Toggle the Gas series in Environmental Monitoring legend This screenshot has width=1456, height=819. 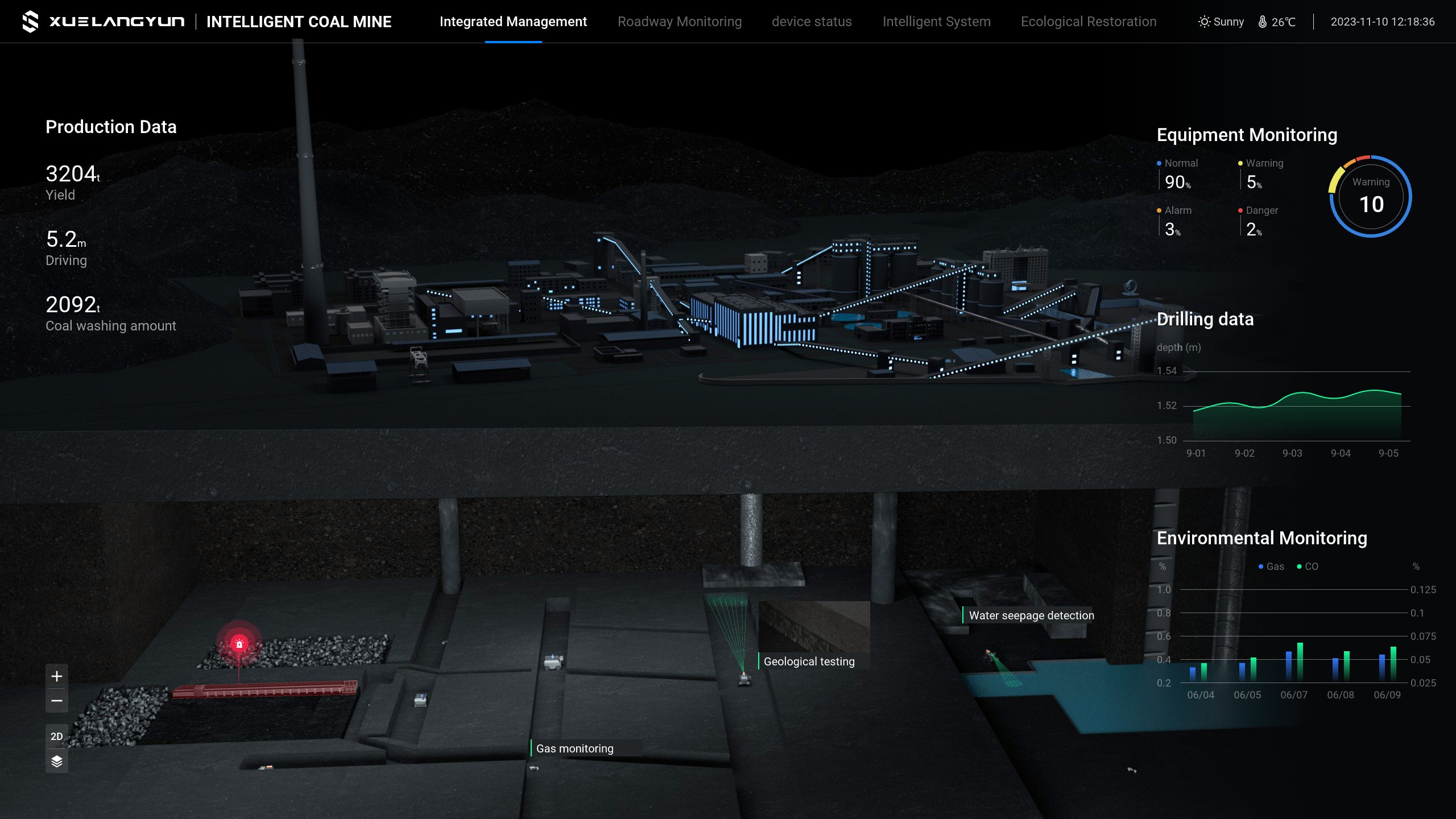point(1270,566)
